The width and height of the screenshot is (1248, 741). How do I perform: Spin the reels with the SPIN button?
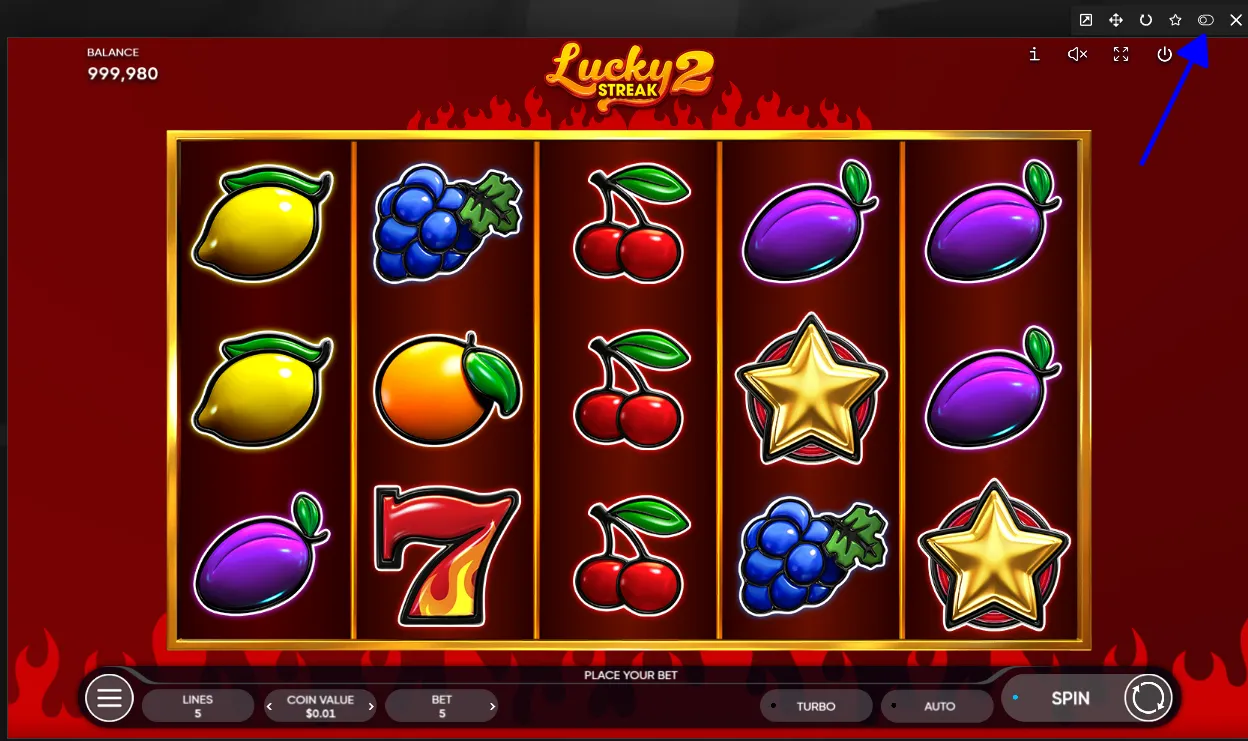pyautogui.click(x=1070, y=698)
